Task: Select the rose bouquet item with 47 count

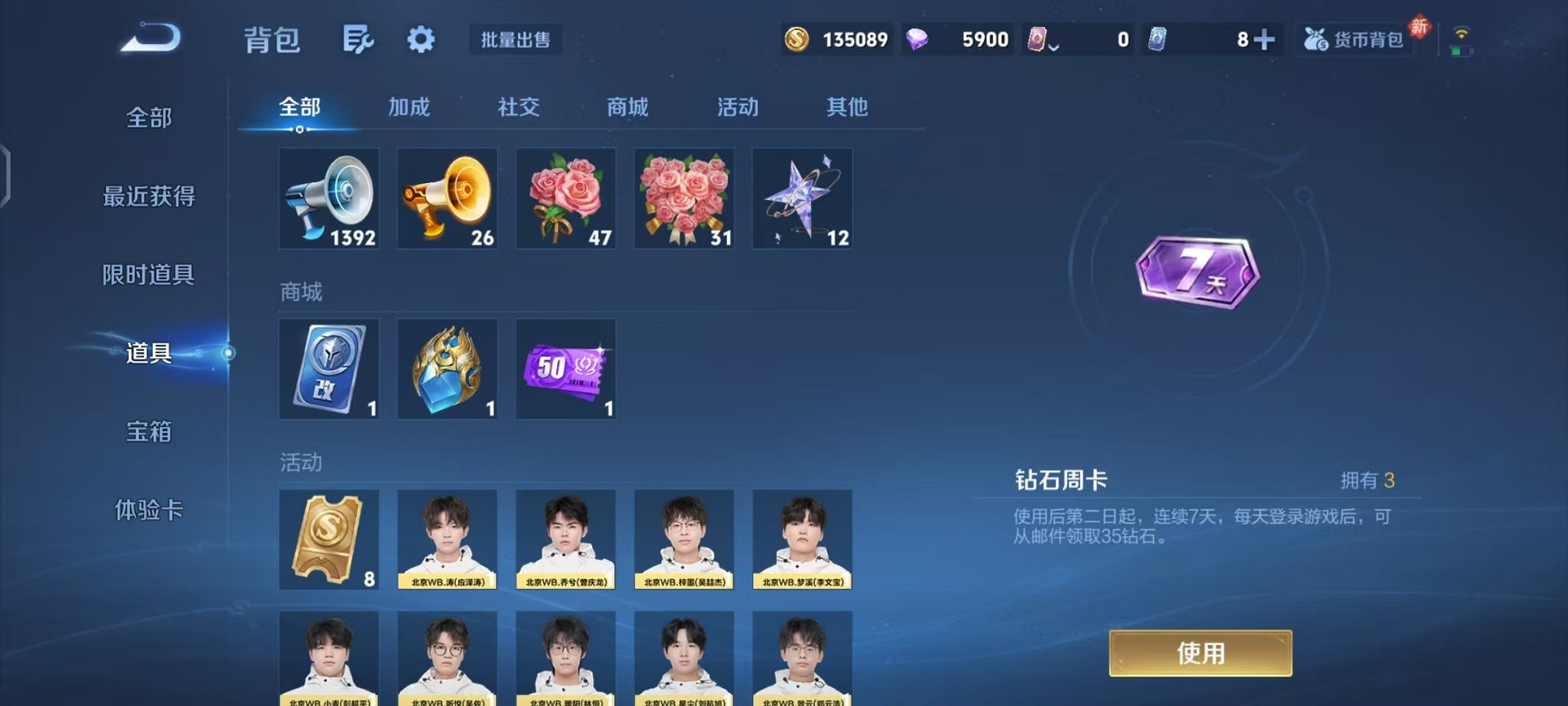Action: coord(565,198)
